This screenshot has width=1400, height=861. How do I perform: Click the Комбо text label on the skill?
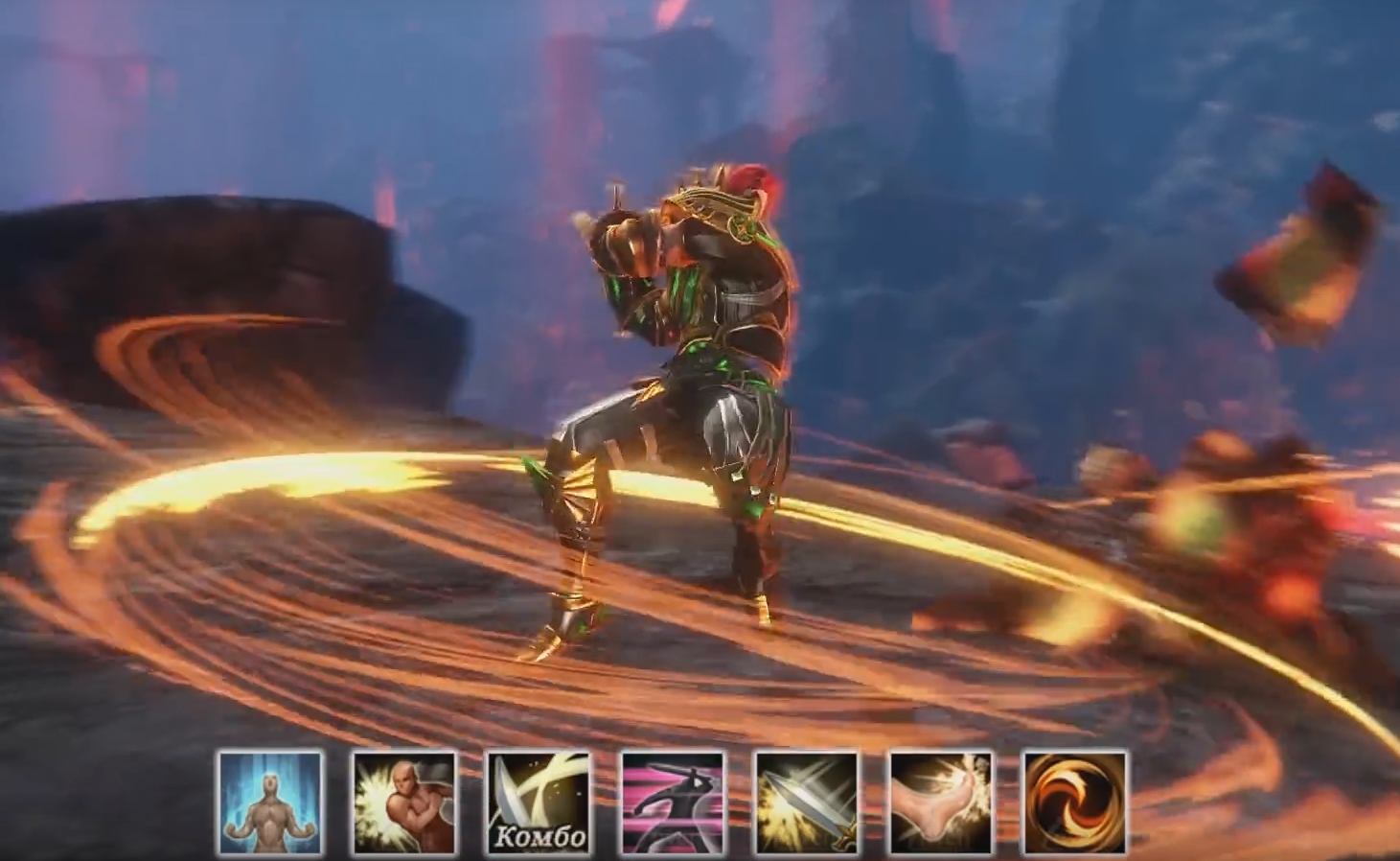[x=540, y=834]
